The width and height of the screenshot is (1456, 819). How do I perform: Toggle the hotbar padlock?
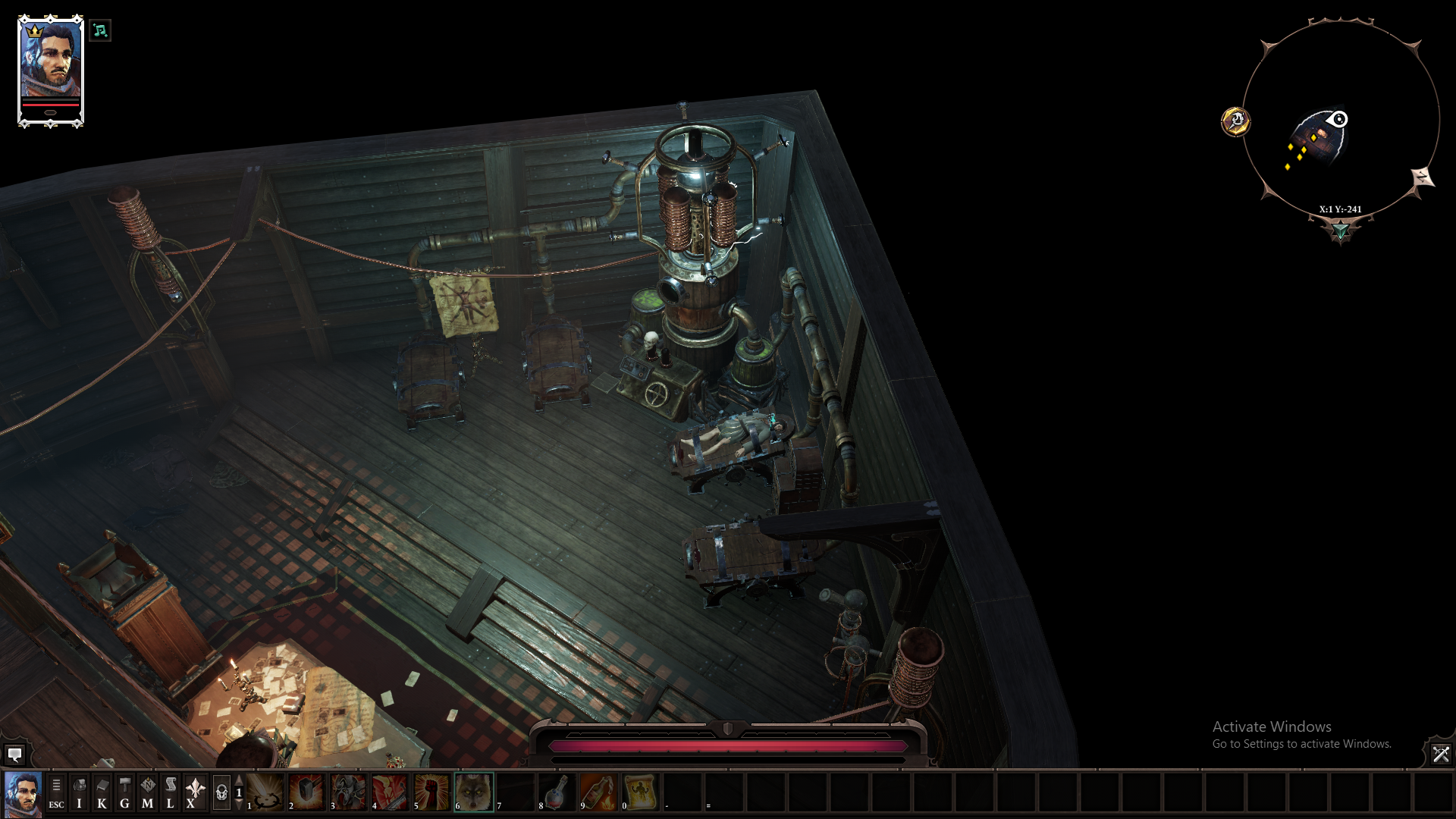[221, 792]
